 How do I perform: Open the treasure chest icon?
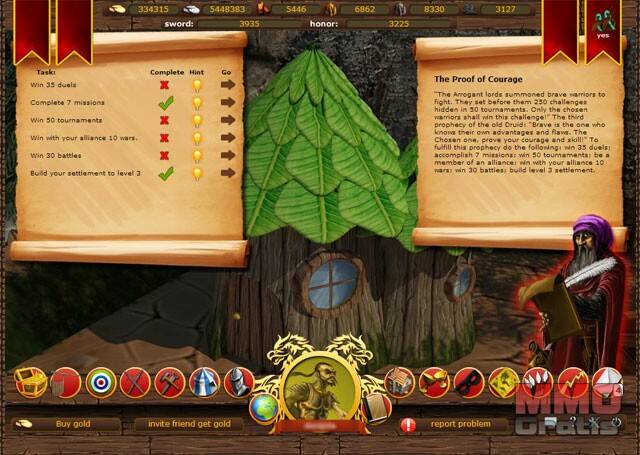[30, 382]
